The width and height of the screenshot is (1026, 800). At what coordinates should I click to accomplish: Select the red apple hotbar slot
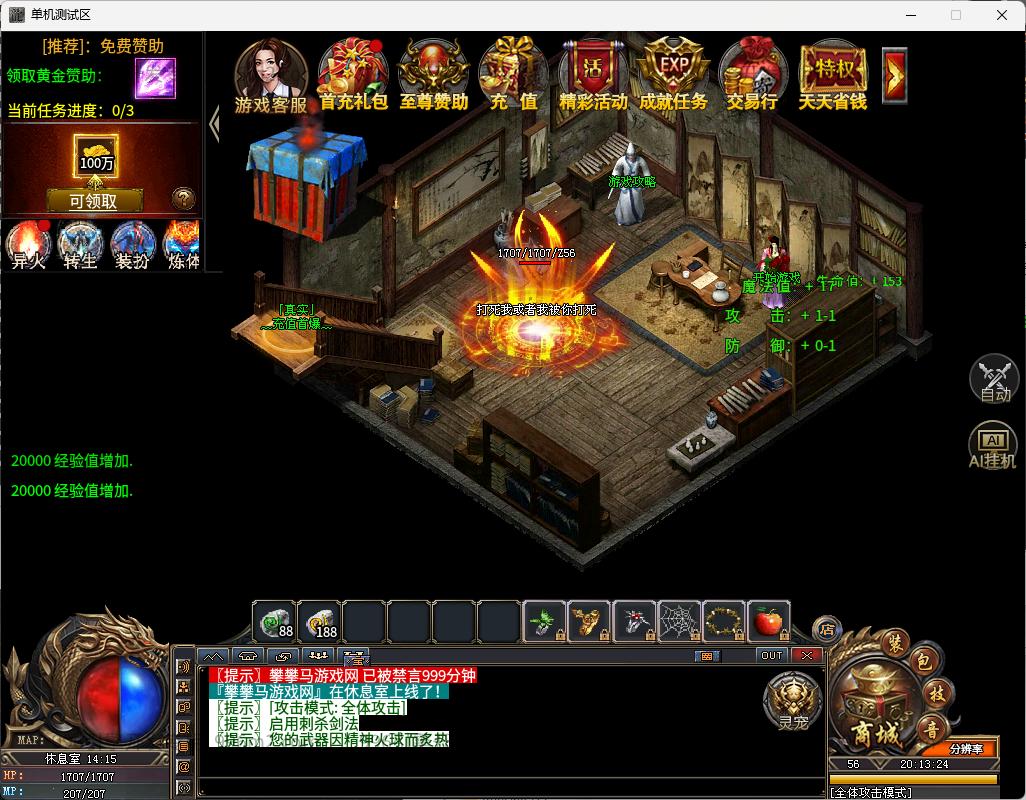(768, 621)
